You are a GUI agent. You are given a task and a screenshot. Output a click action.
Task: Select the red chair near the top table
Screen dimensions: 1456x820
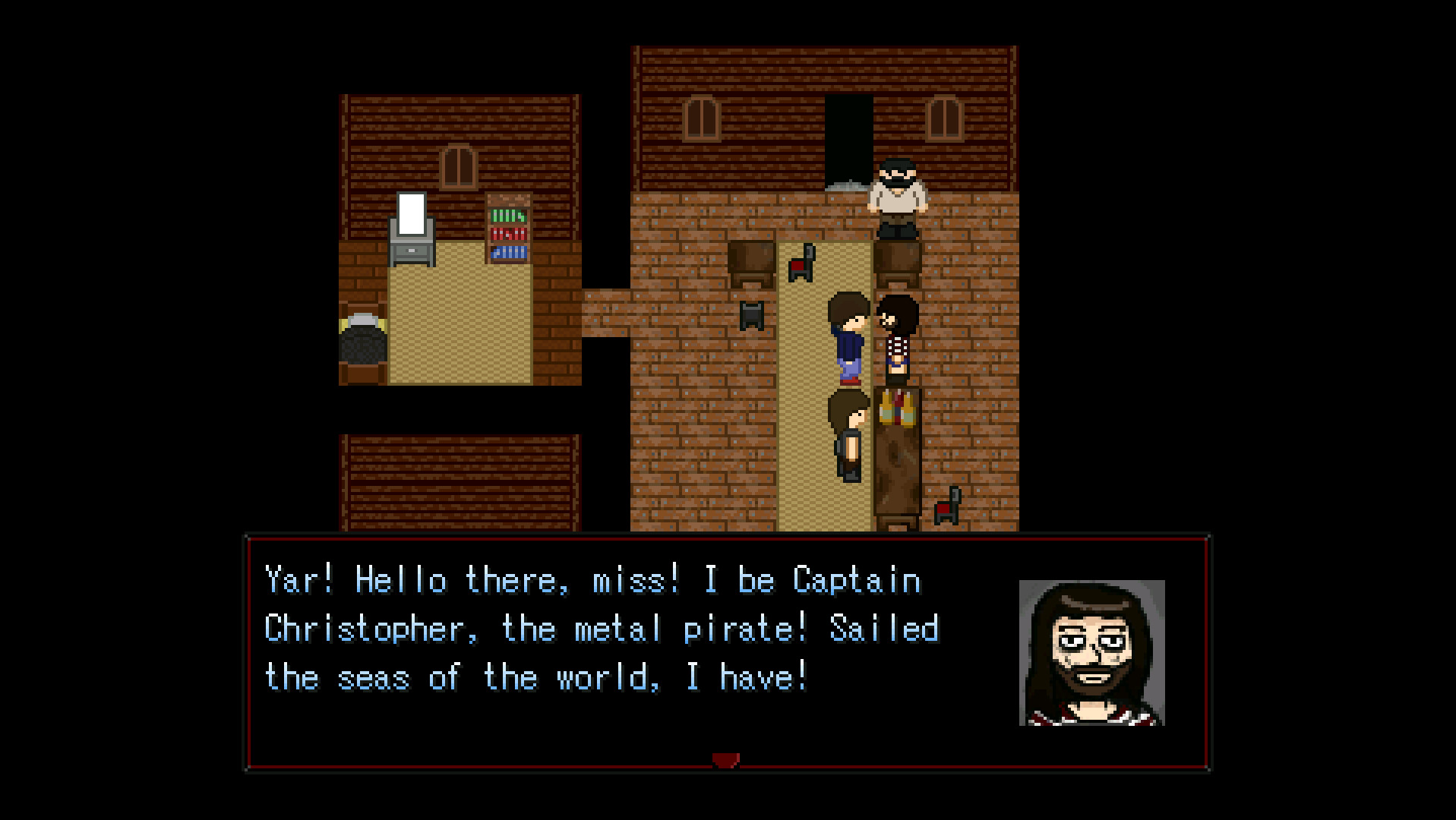pyautogui.click(x=802, y=263)
